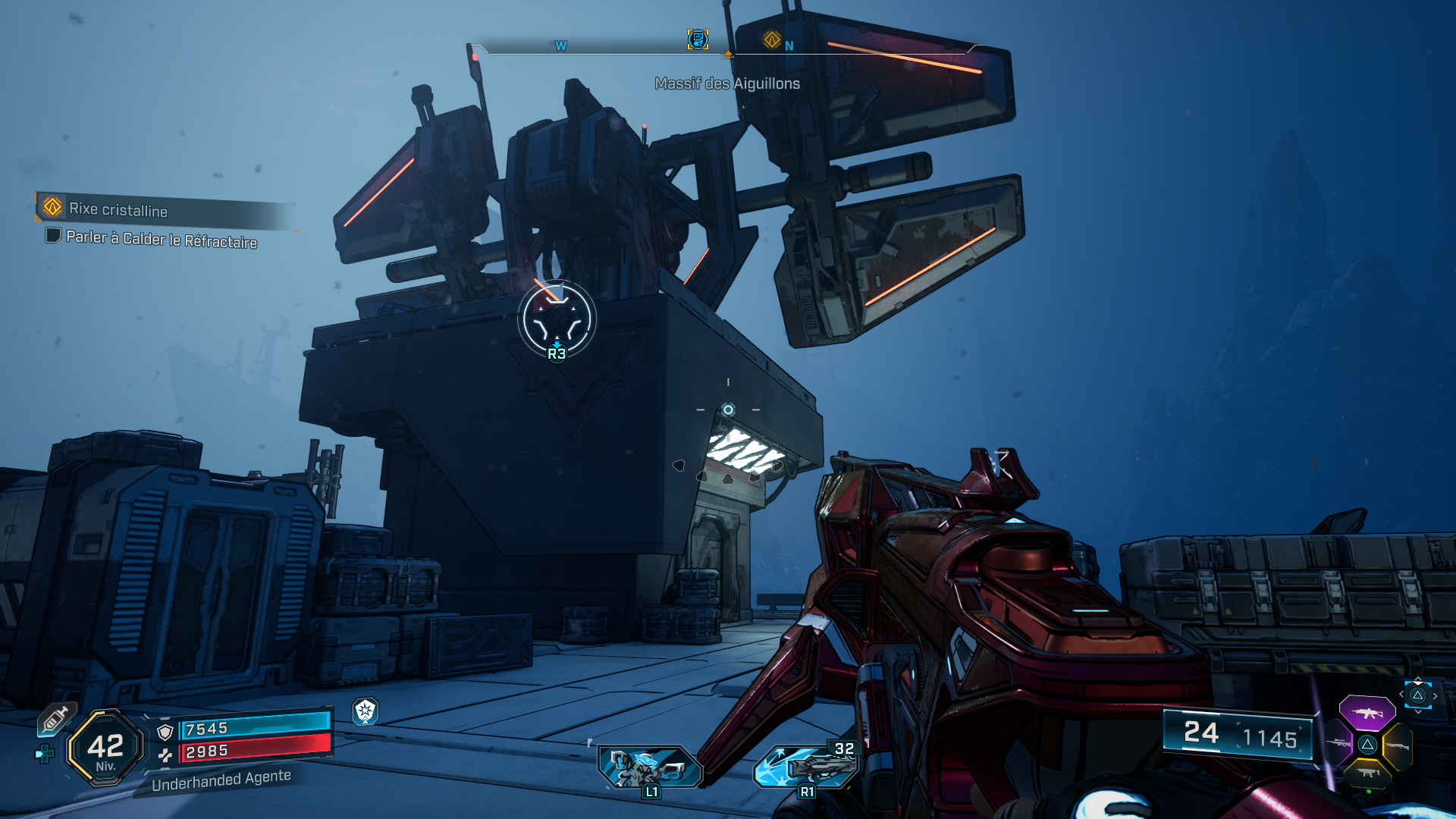1456x819 pixels.
Task: Click the Rixe cristalline quest diamond icon
Action: click(51, 207)
